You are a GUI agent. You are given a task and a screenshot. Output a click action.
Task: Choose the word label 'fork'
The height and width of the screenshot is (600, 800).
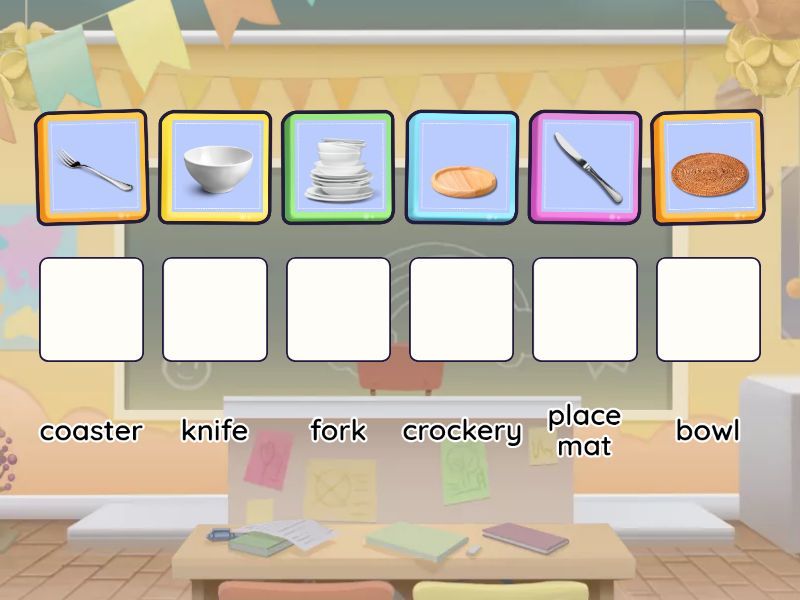coord(338,431)
